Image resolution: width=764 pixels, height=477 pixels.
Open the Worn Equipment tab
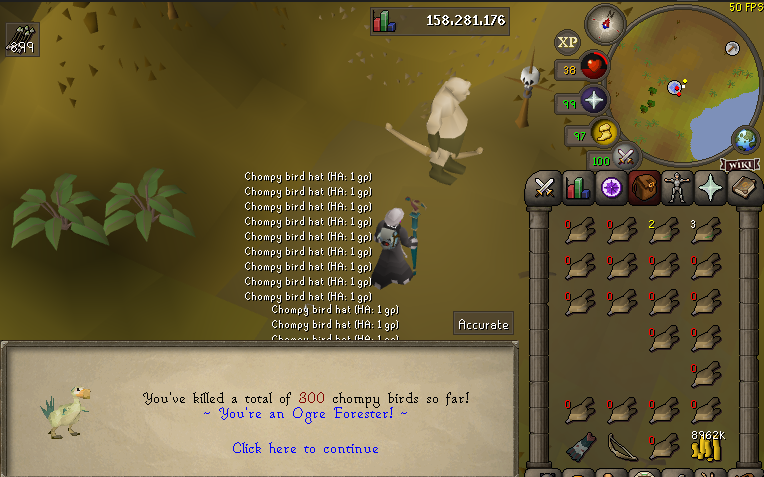click(x=677, y=187)
